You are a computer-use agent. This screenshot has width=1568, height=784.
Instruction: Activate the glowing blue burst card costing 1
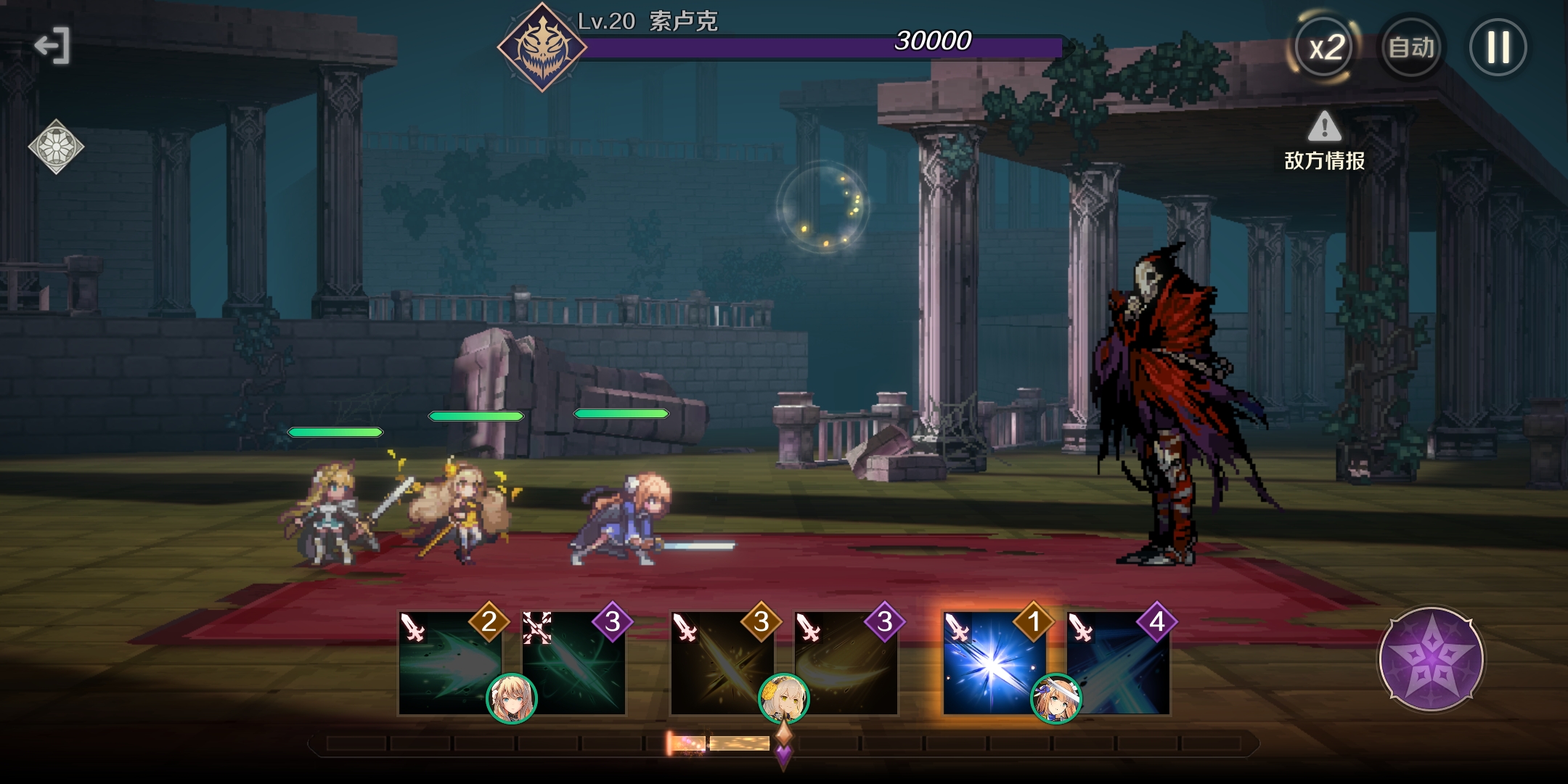994,663
